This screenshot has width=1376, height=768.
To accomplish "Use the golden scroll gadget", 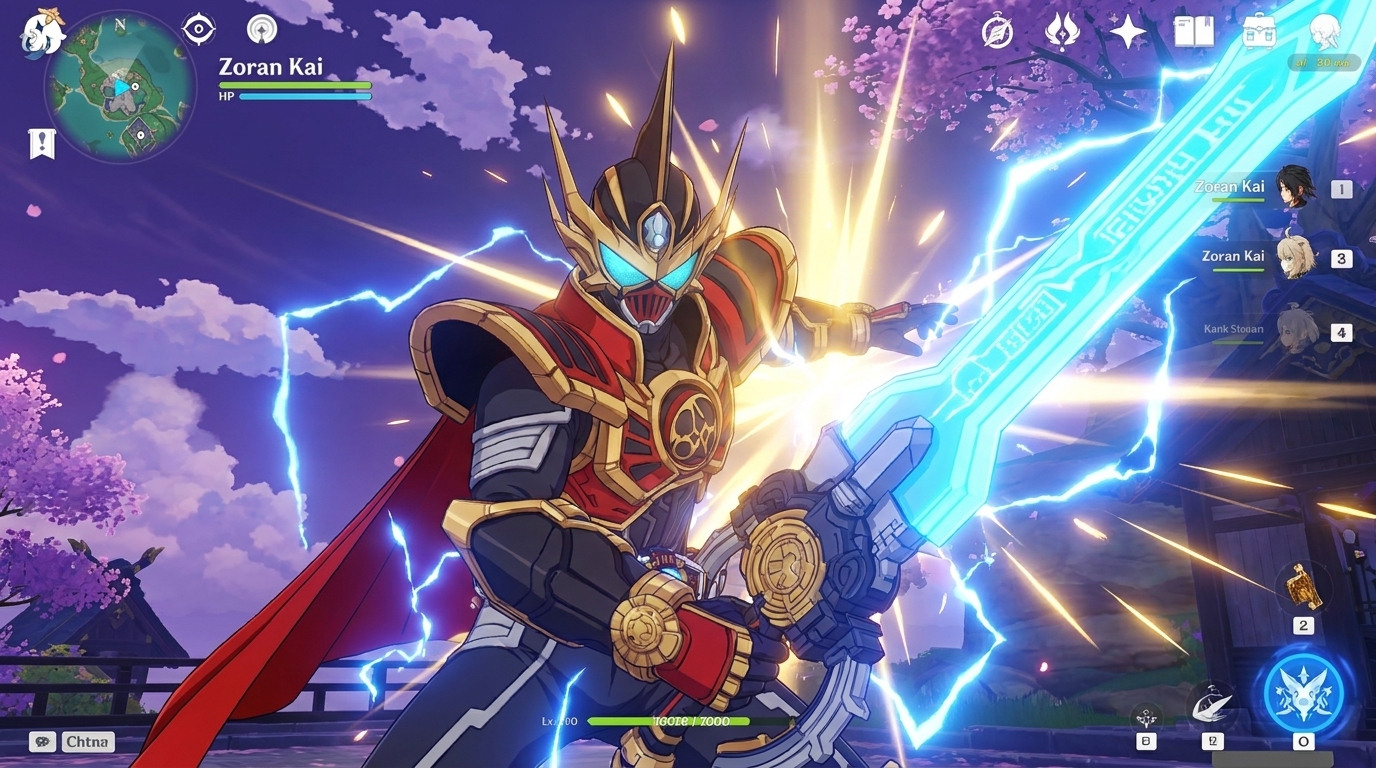I will [1302, 586].
